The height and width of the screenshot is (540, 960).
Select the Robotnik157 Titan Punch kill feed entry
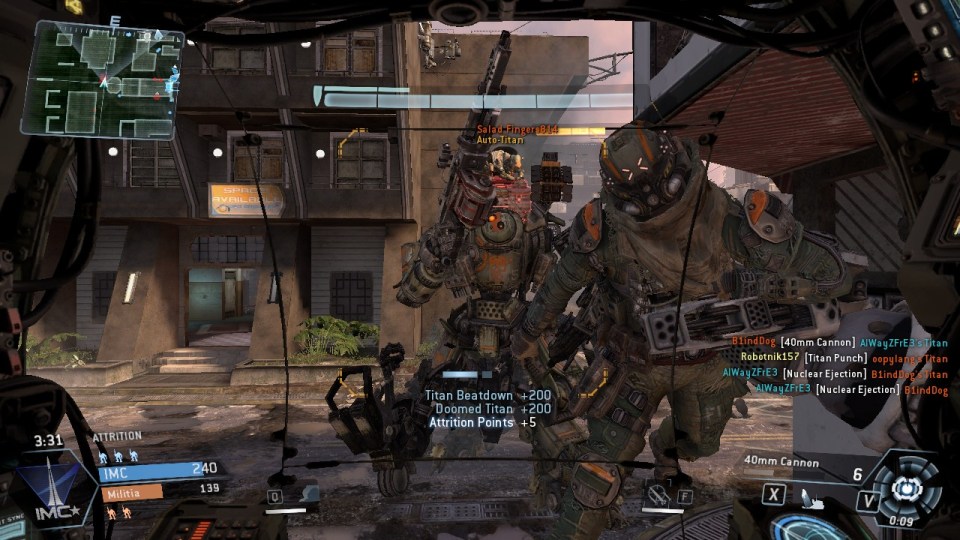(843, 358)
